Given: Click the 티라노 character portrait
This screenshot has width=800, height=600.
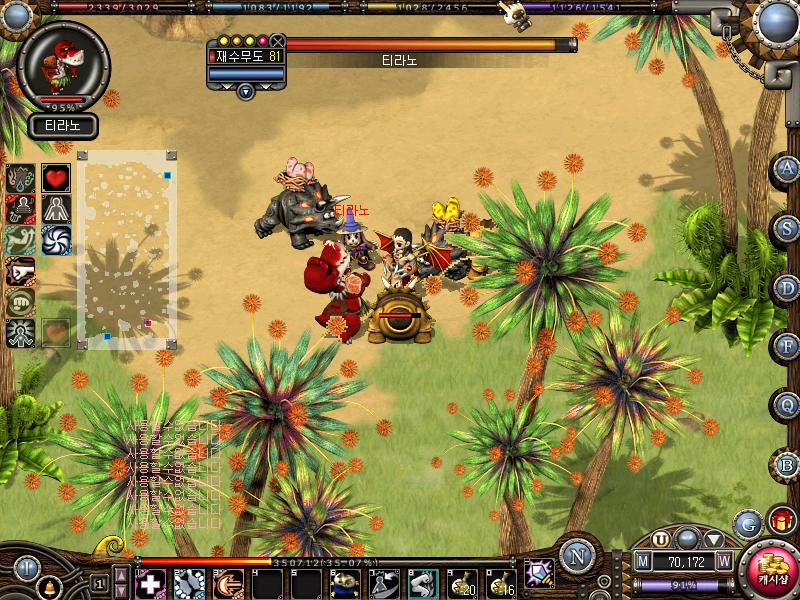Looking at the screenshot, I should (x=63, y=66).
